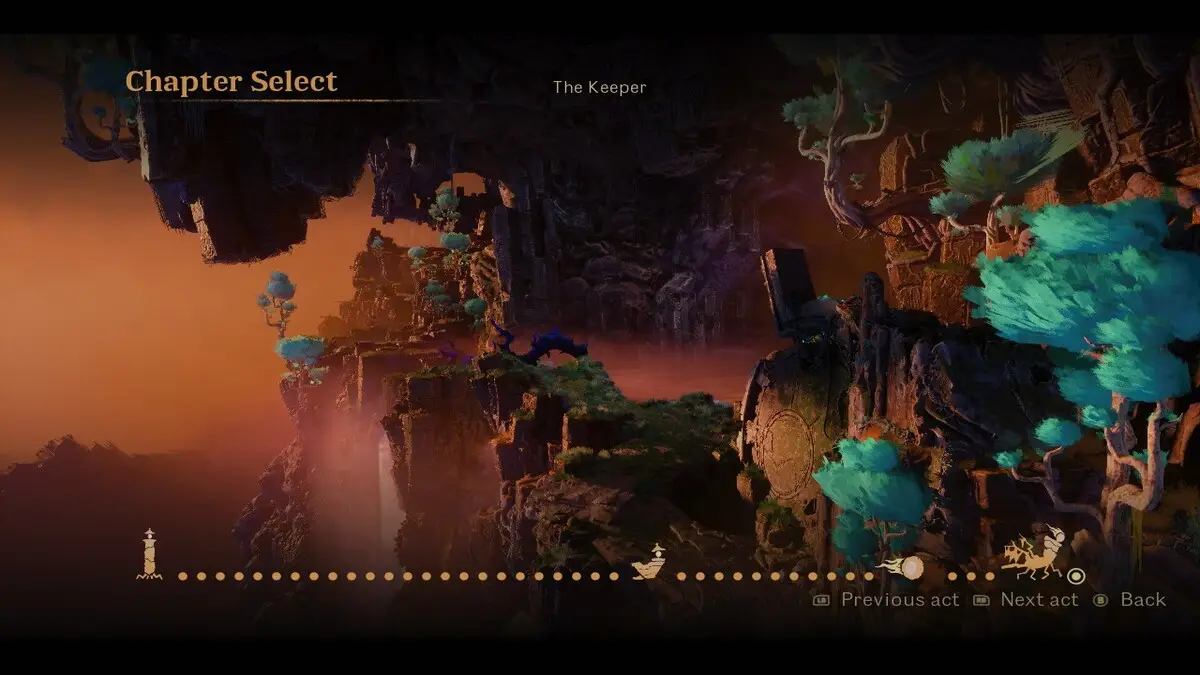Screen dimensions: 1200x675
Task: Advance to the Next act
Action: coord(1027,600)
